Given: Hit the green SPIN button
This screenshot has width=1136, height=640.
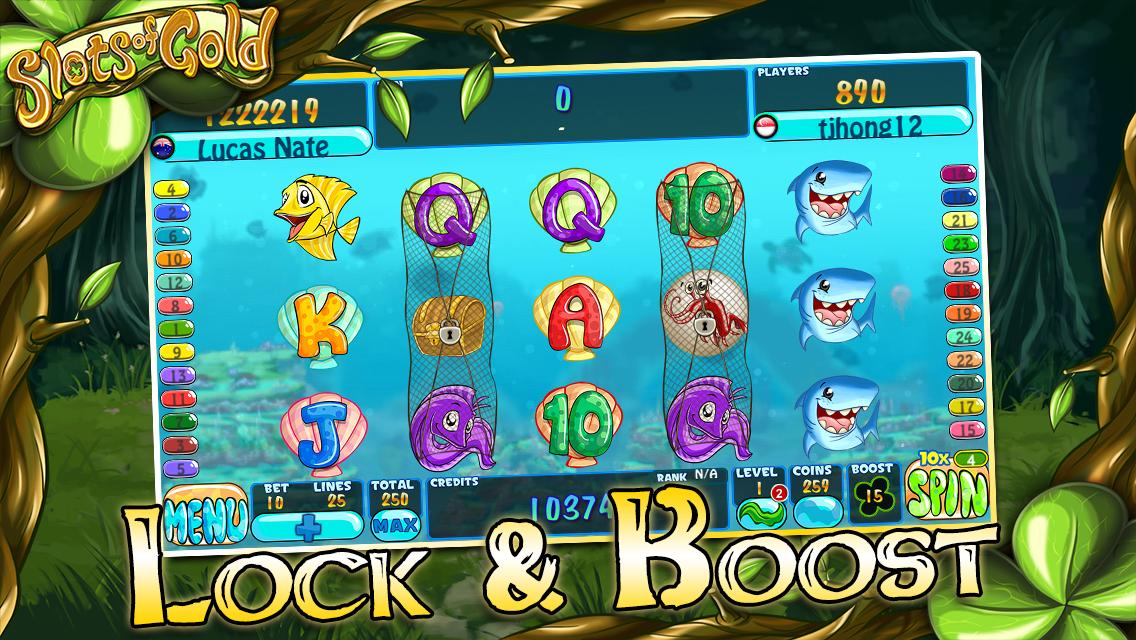Looking at the screenshot, I should click(x=947, y=490).
